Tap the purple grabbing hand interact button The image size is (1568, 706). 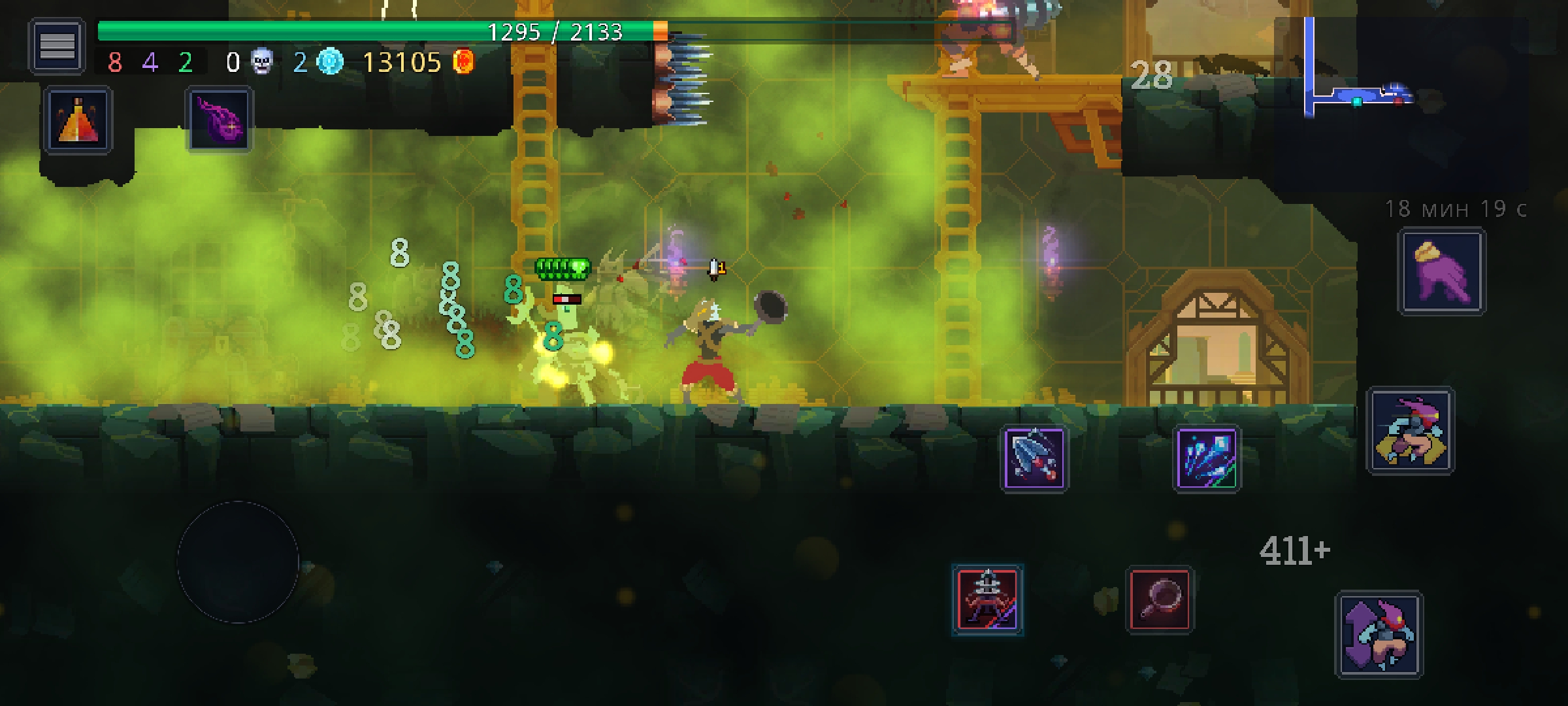(1441, 271)
